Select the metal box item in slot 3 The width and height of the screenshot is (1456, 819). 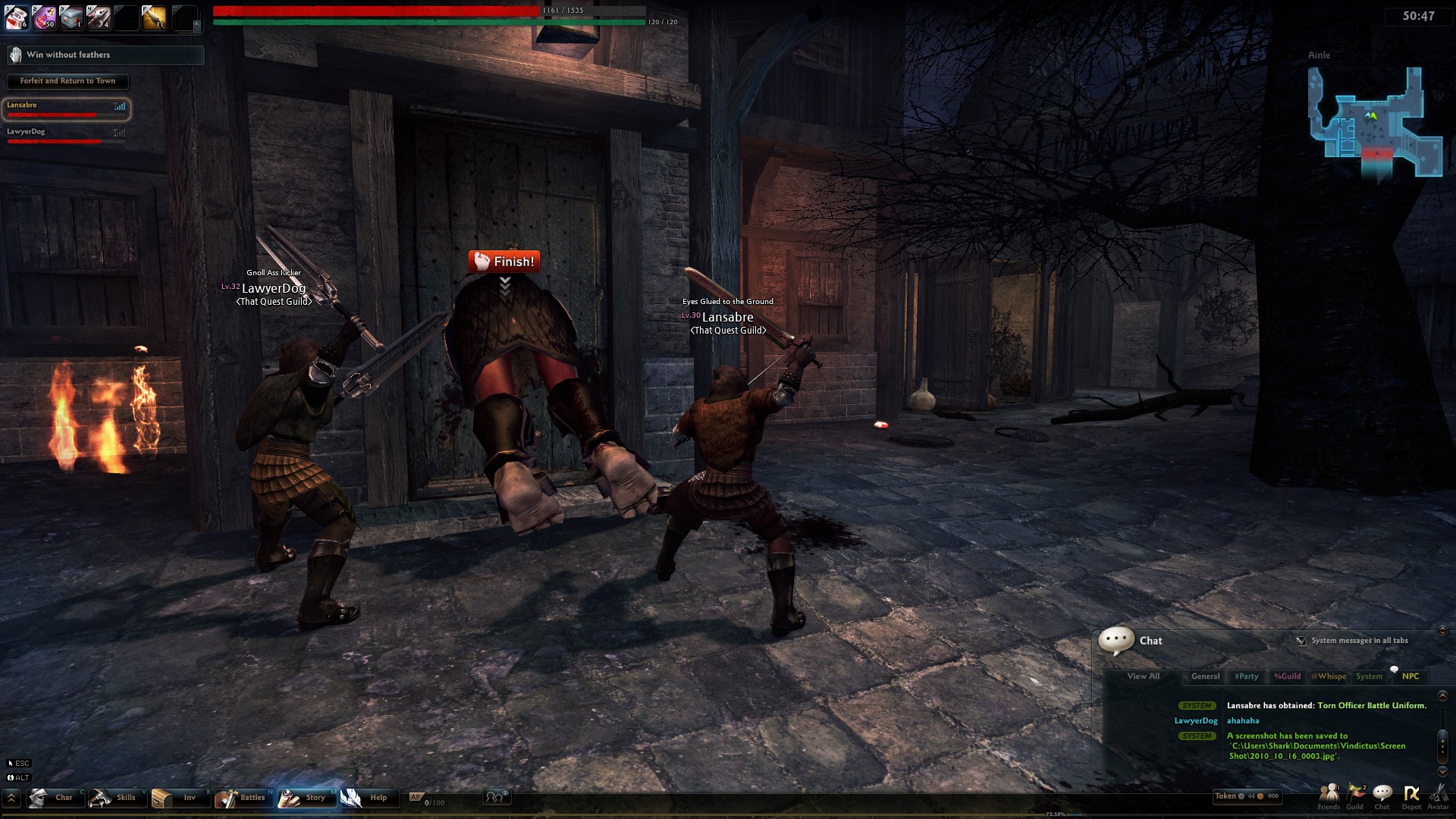coord(71,17)
